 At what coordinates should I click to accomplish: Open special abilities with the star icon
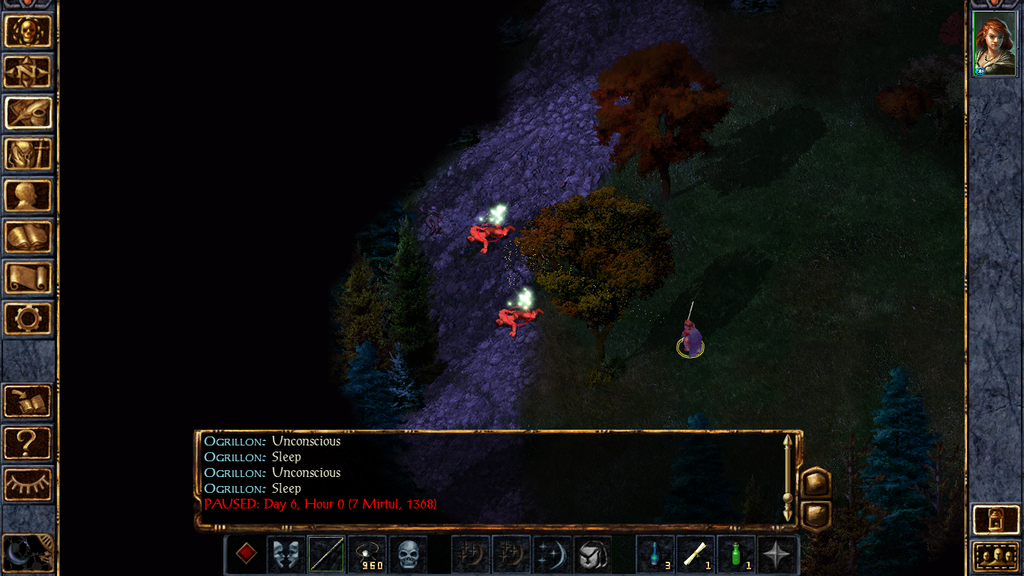pos(777,553)
